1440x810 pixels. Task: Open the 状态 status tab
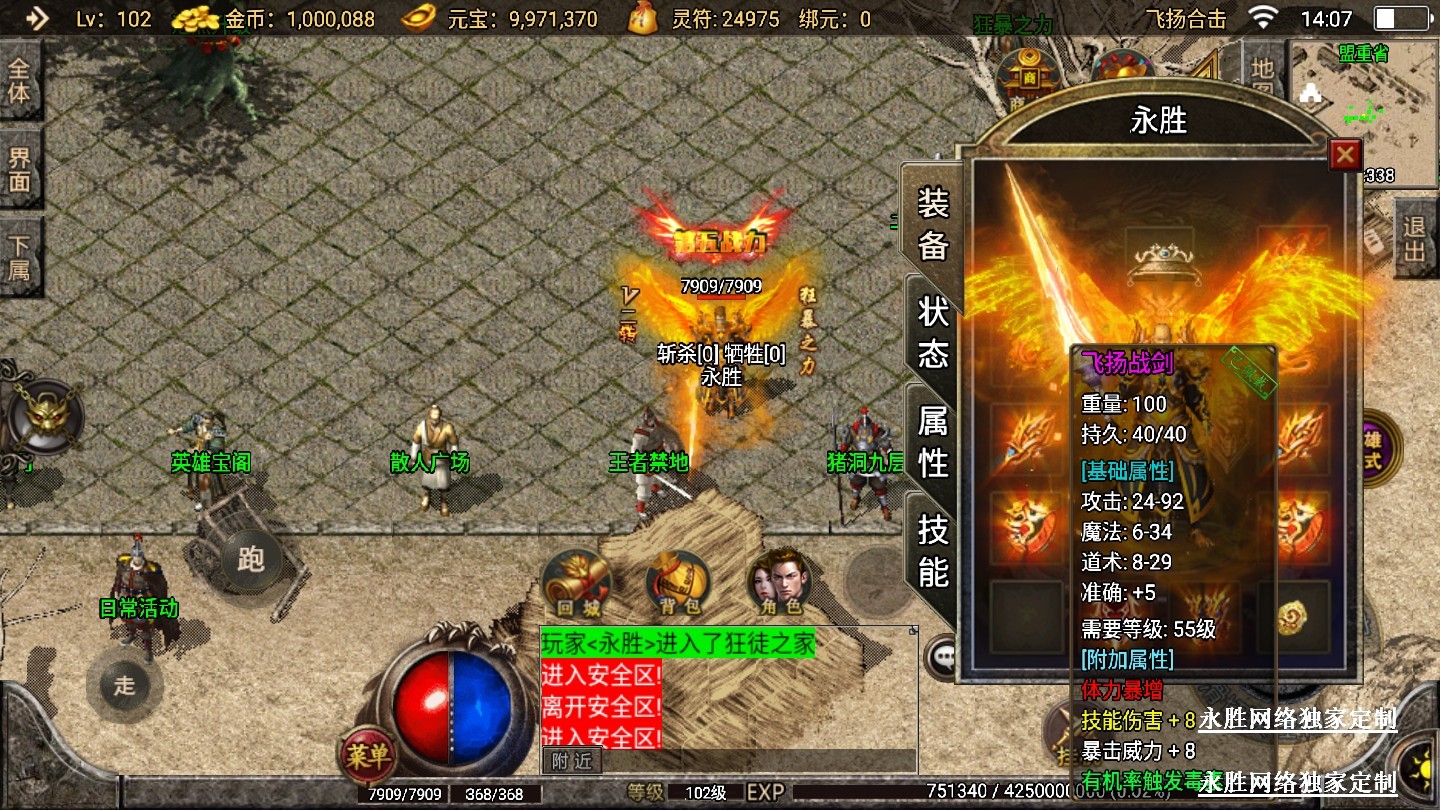(x=932, y=332)
